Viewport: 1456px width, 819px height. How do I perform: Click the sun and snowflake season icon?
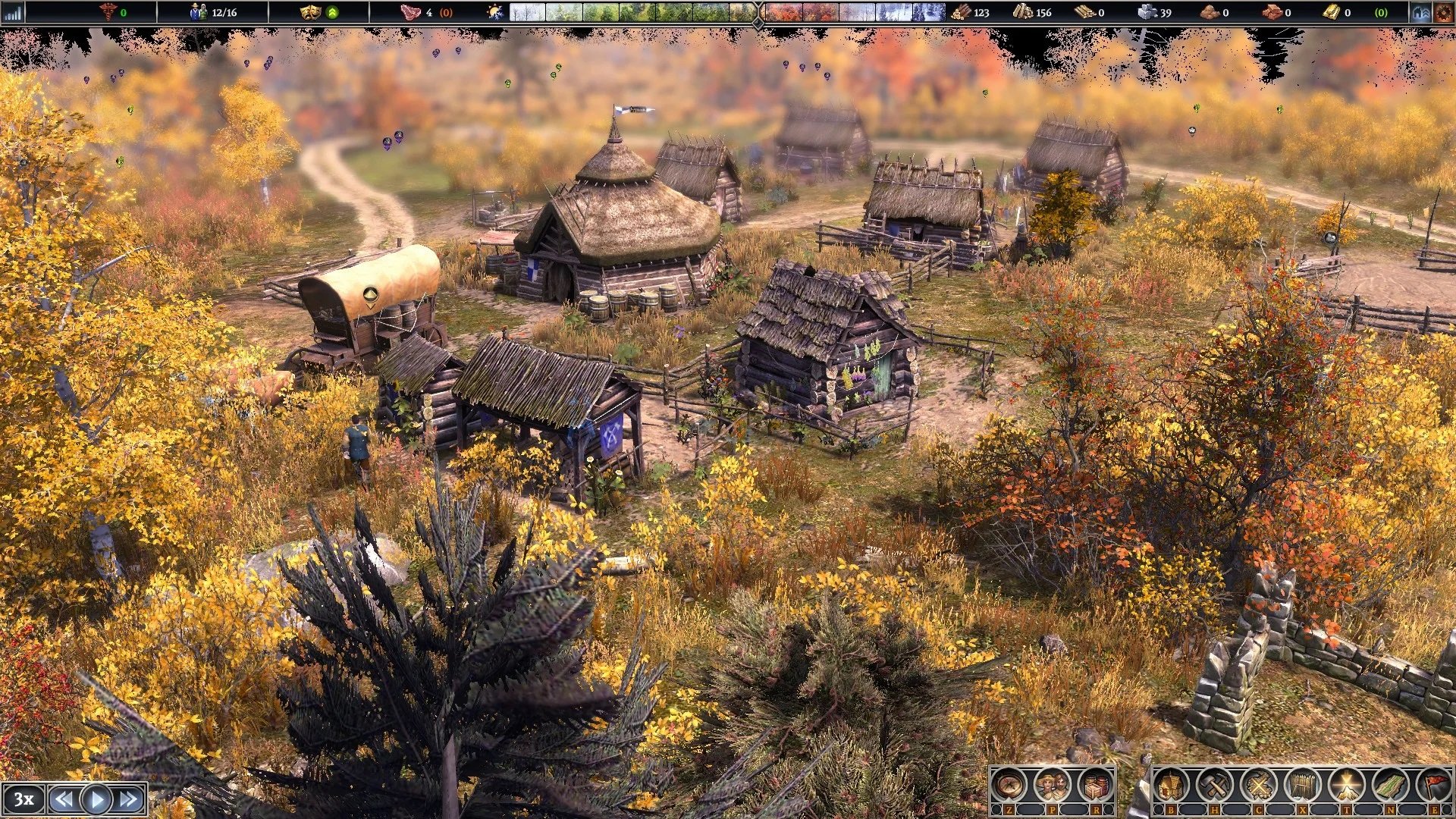coord(494,12)
